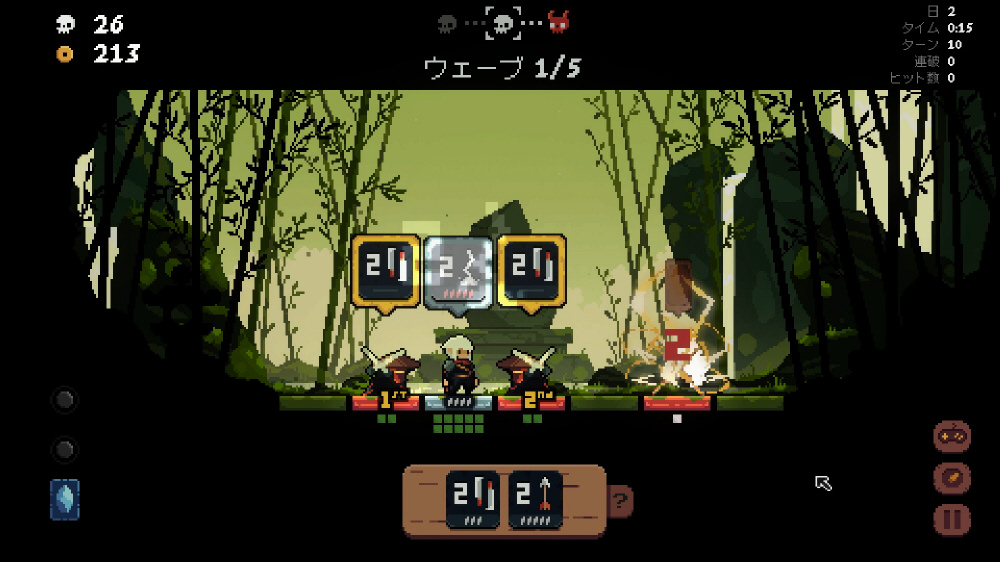
Task: Select the blue crystal card
Action: click(65, 499)
